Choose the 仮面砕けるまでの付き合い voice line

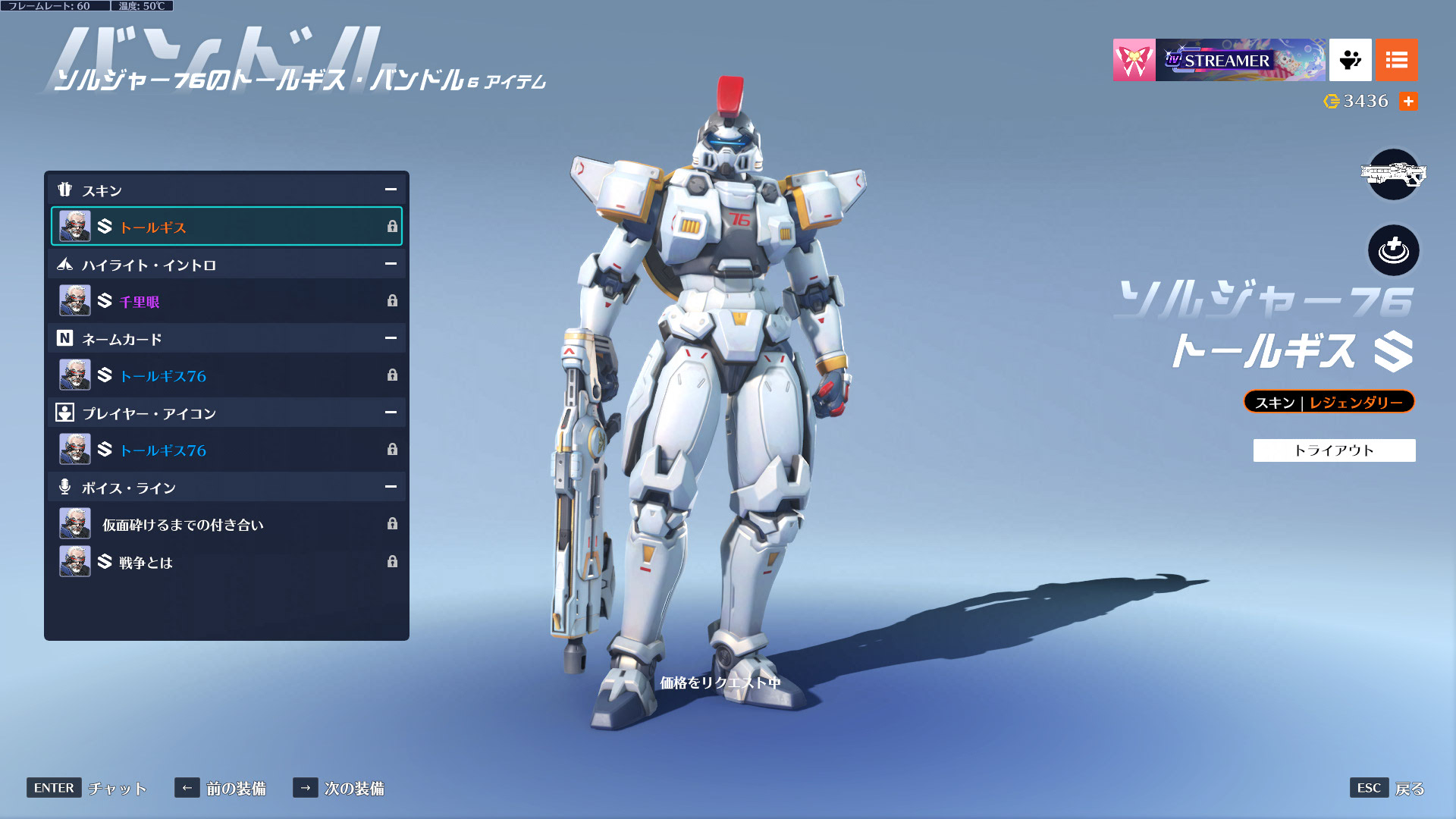(226, 524)
